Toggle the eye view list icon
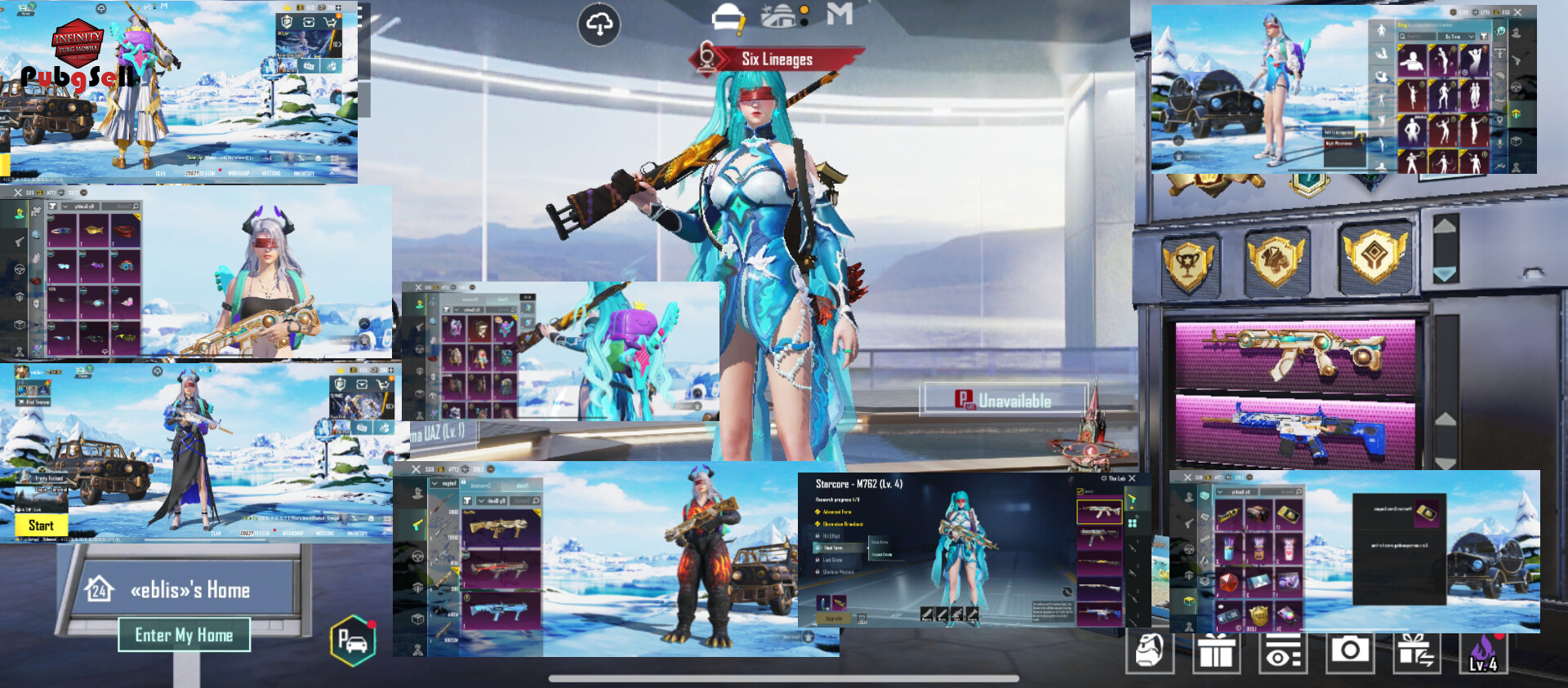The image size is (1568, 688). (1282, 653)
